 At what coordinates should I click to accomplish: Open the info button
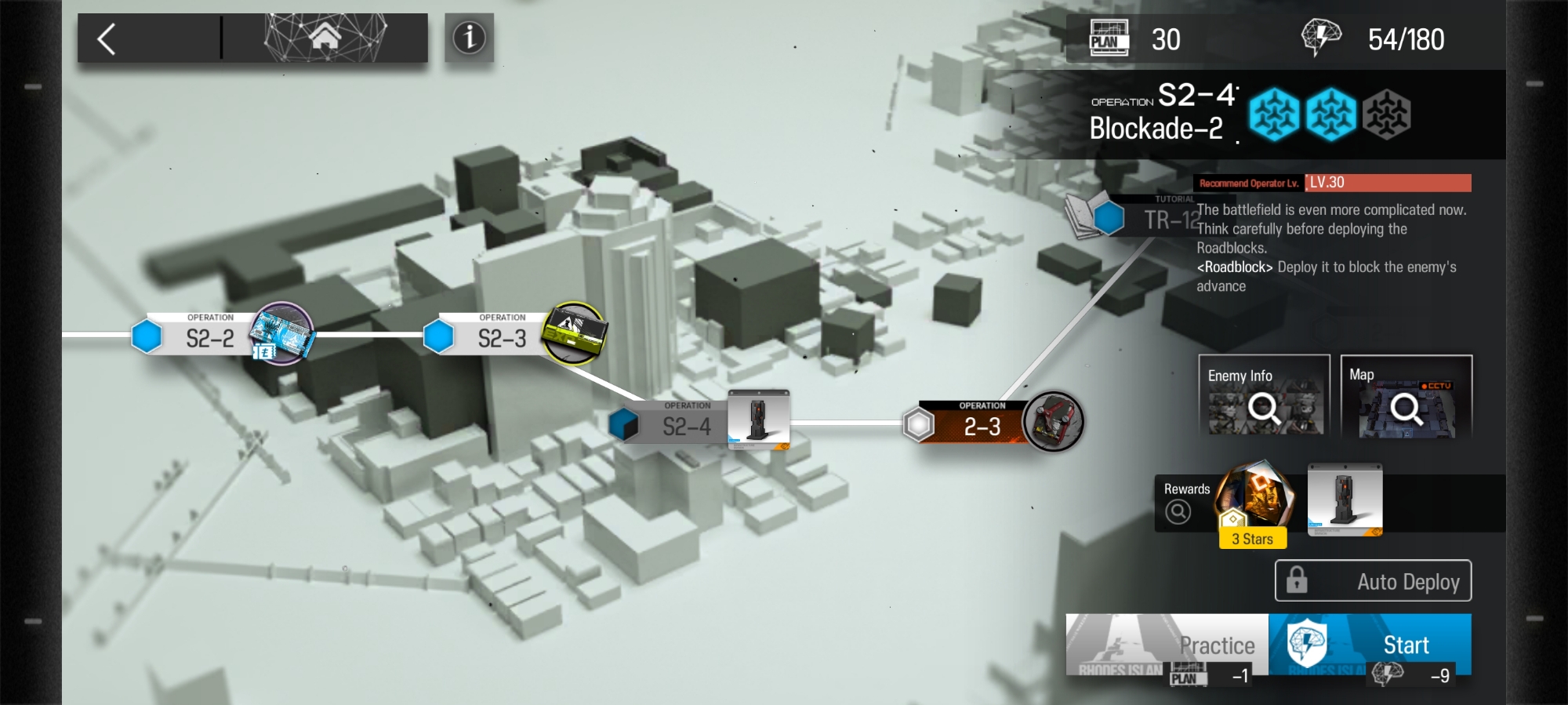point(469,38)
